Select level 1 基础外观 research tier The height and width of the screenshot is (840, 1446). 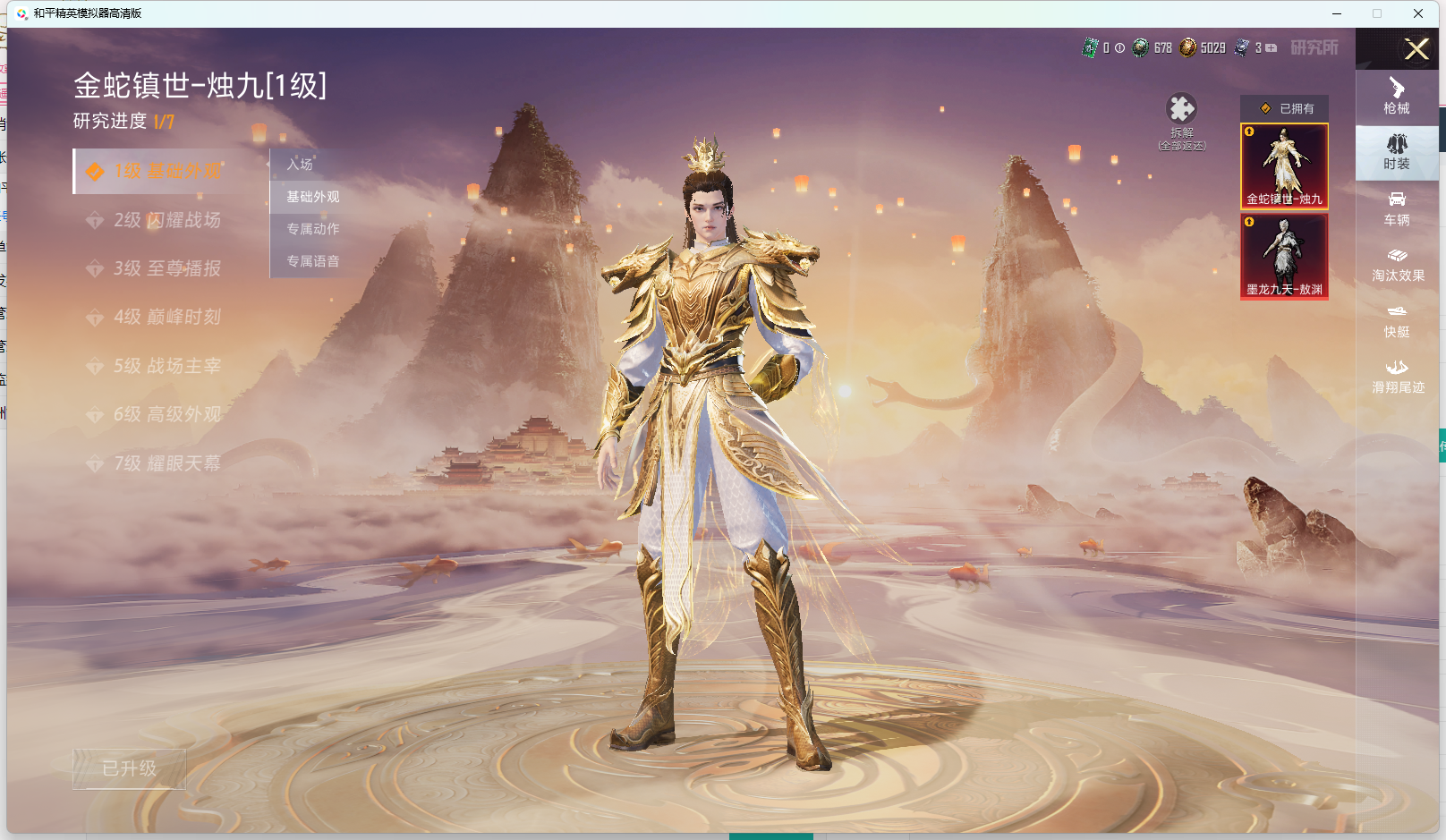(159, 172)
